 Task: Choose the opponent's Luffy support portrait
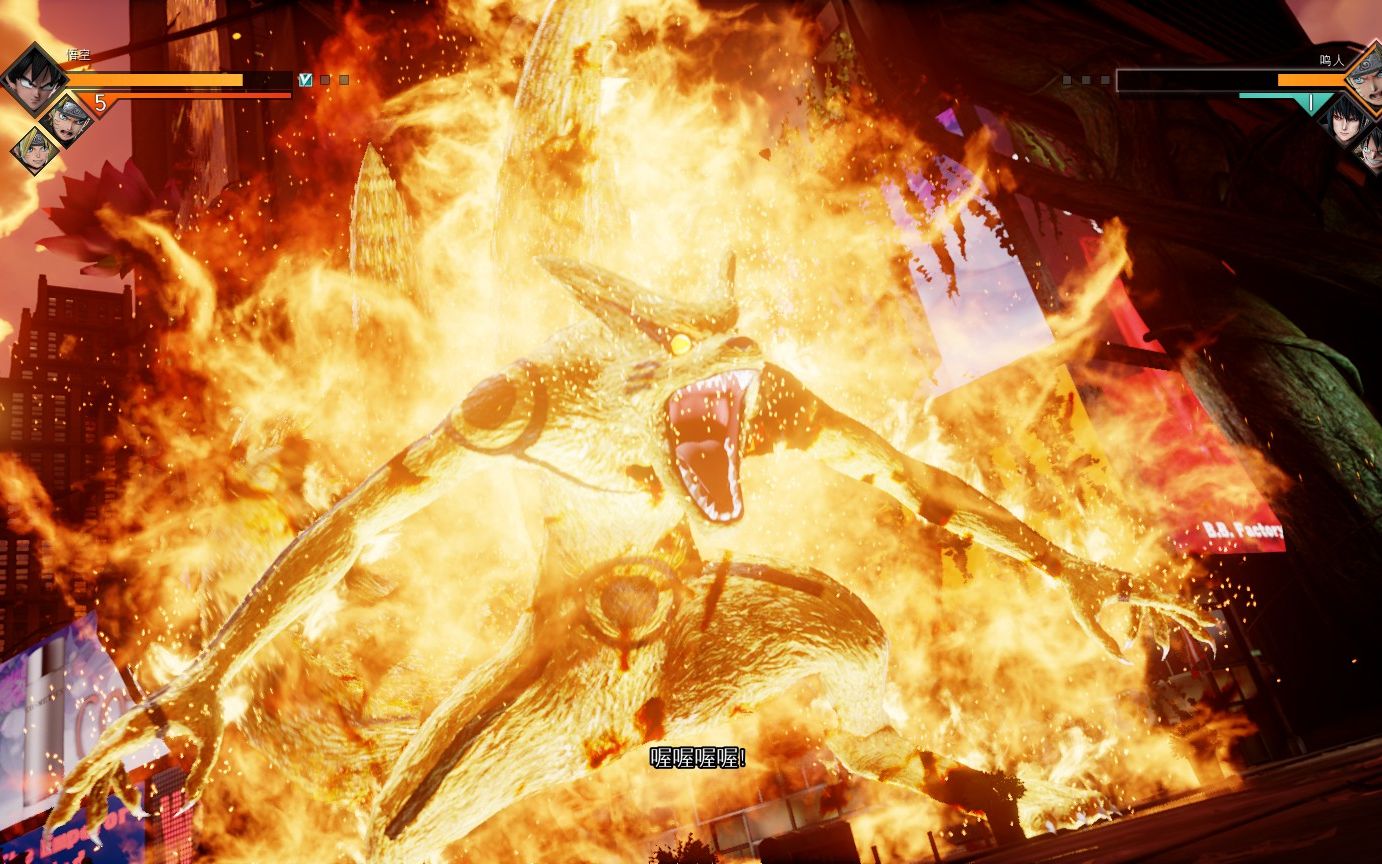(x=1370, y=148)
